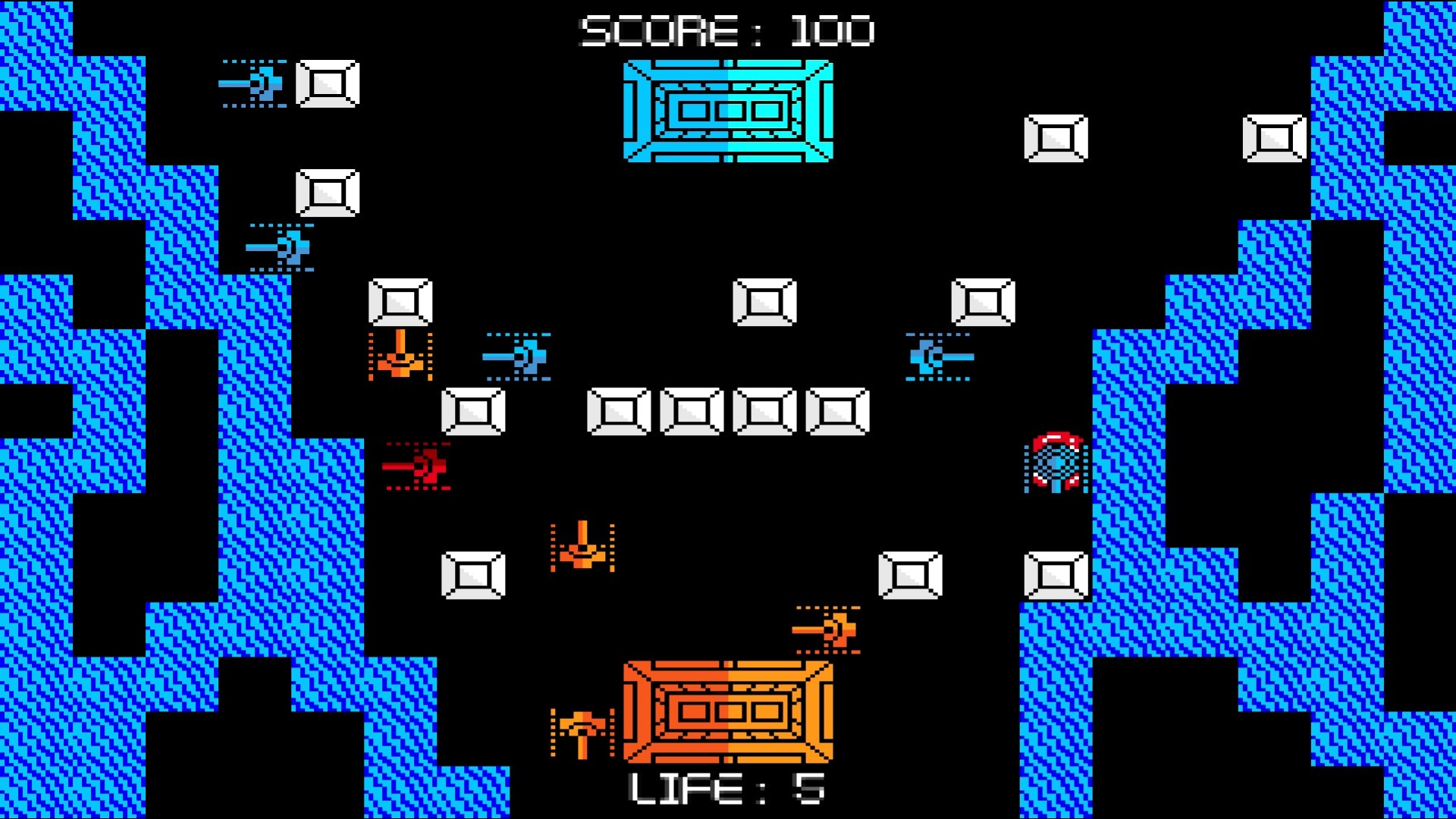Select the blue tank facing left on the right side

pyautogui.click(x=938, y=355)
